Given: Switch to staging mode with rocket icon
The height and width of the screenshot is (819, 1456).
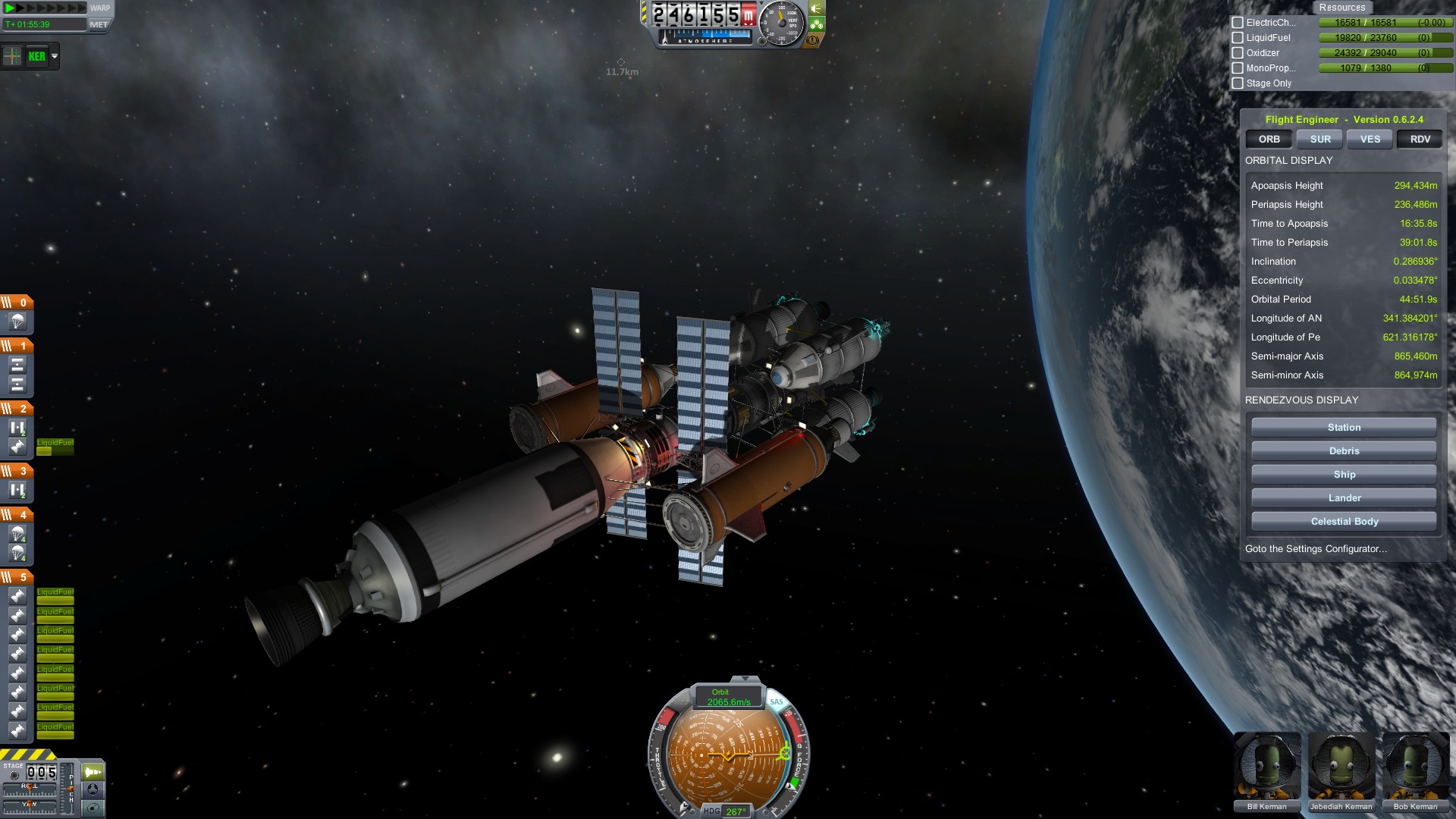Looking at the screenshot, I should [x=93, y=772].
